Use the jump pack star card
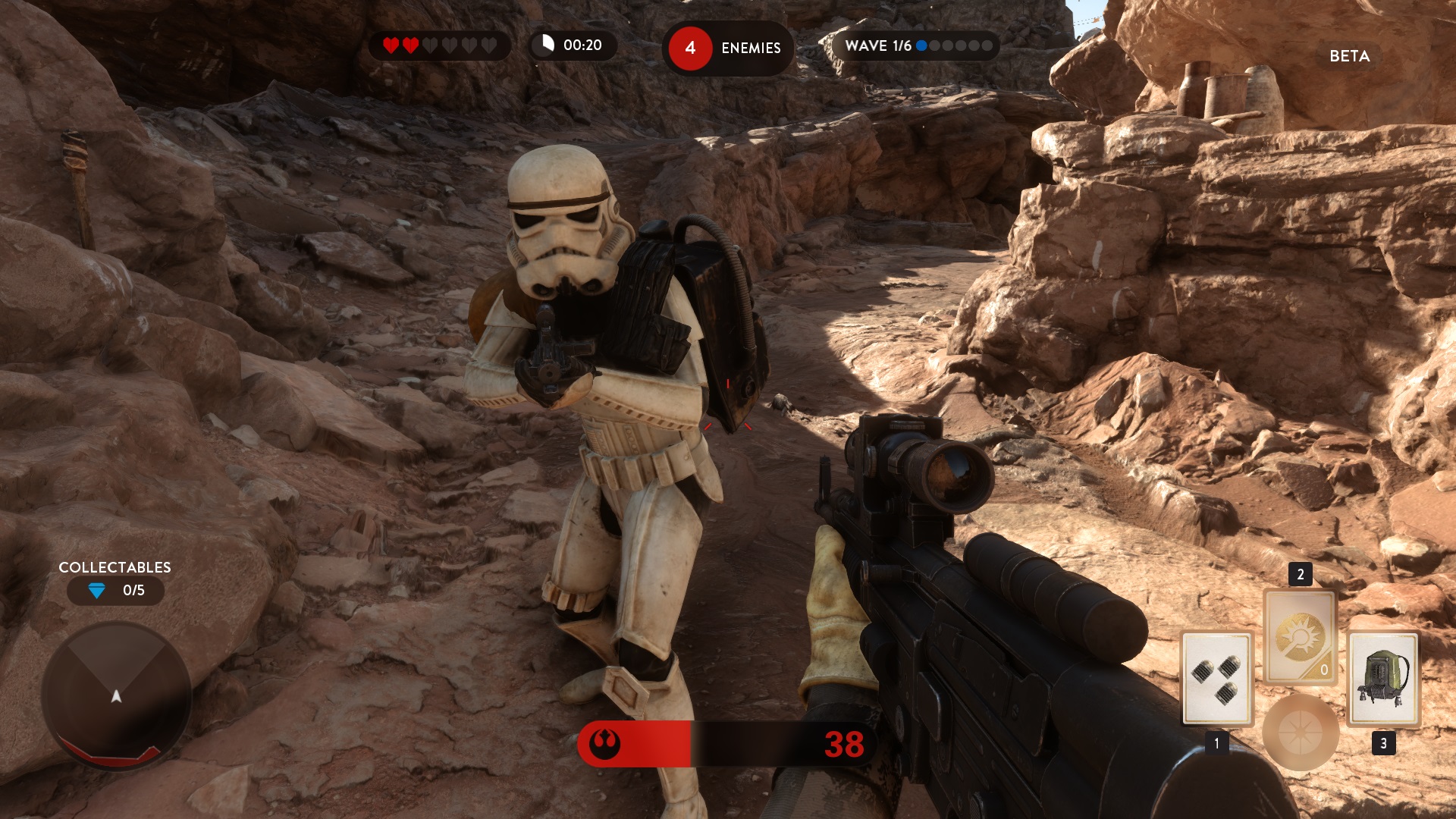1456x819 pixels. (x=1383, y=678)
